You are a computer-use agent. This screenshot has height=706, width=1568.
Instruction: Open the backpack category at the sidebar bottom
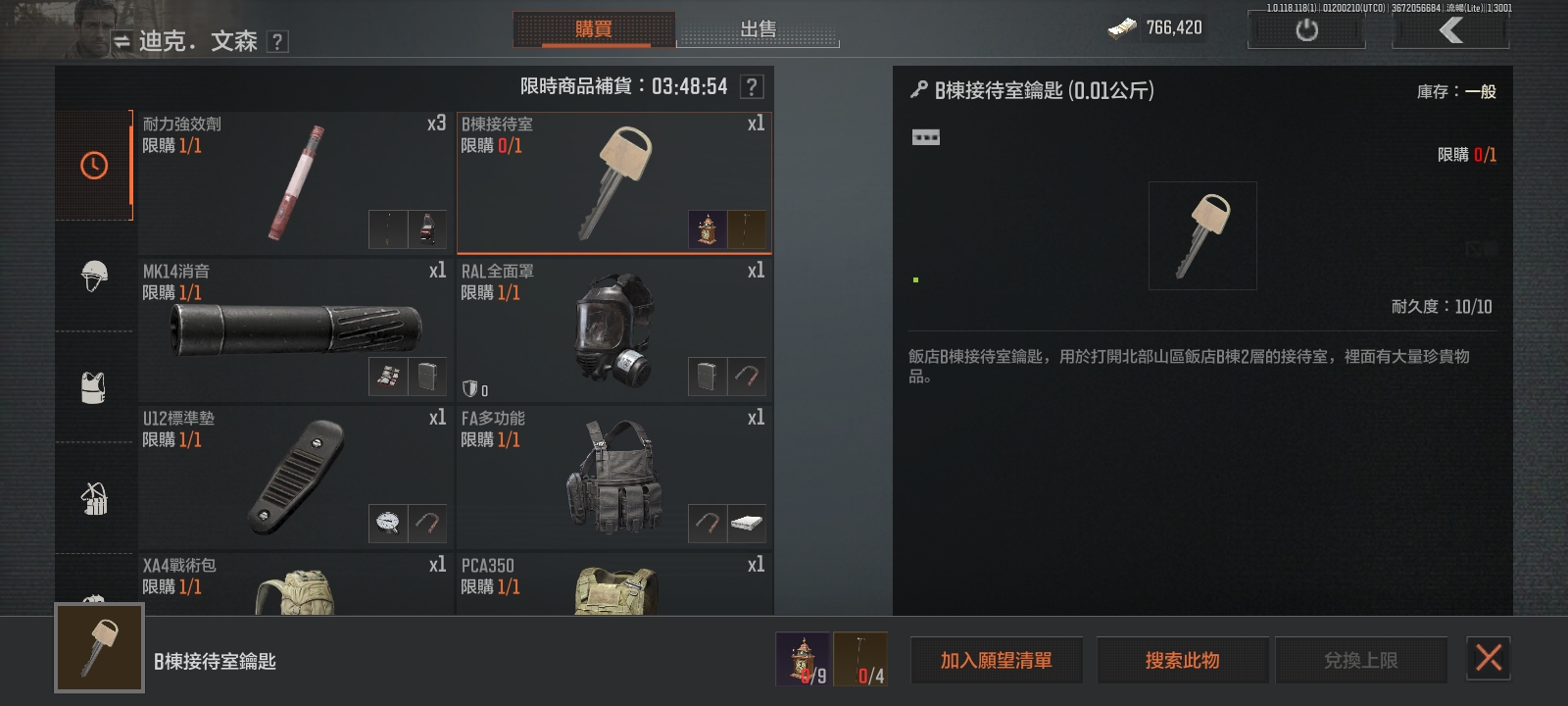[x=93, y=600]
